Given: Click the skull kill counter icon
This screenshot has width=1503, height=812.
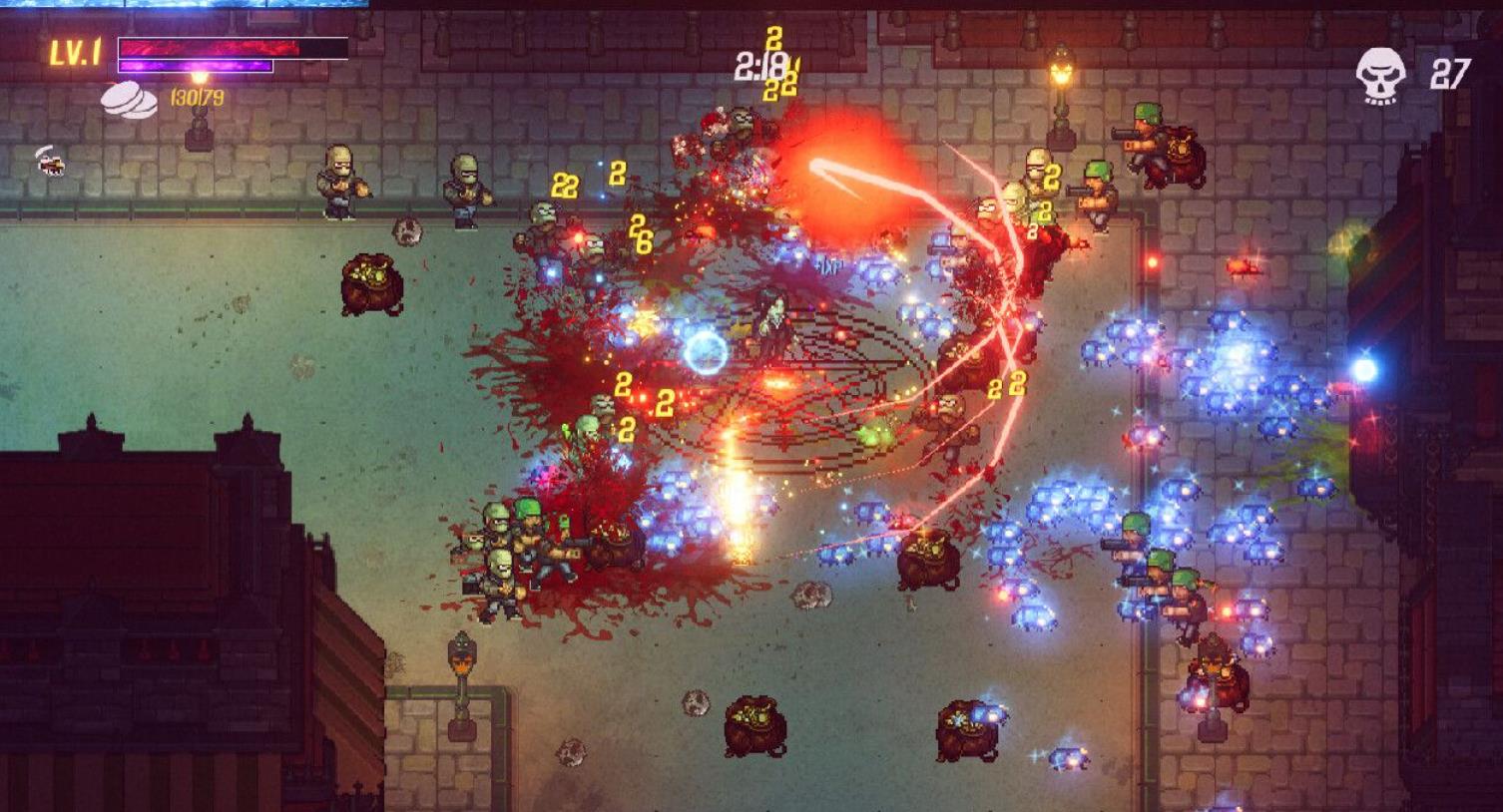Looking at the screenshot, I should point(1382,76).
